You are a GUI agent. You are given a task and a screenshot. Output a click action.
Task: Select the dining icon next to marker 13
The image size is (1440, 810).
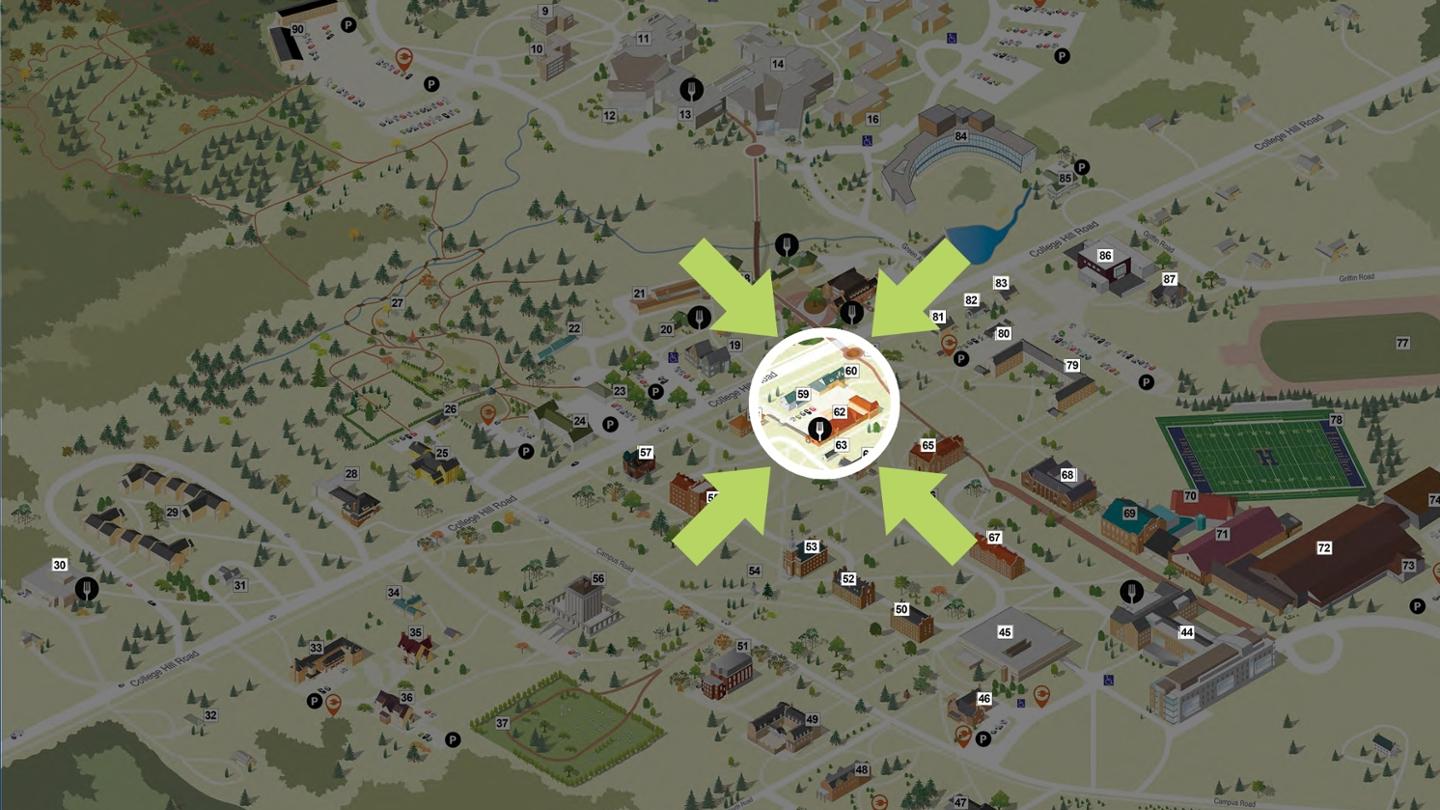pos(690,90)
